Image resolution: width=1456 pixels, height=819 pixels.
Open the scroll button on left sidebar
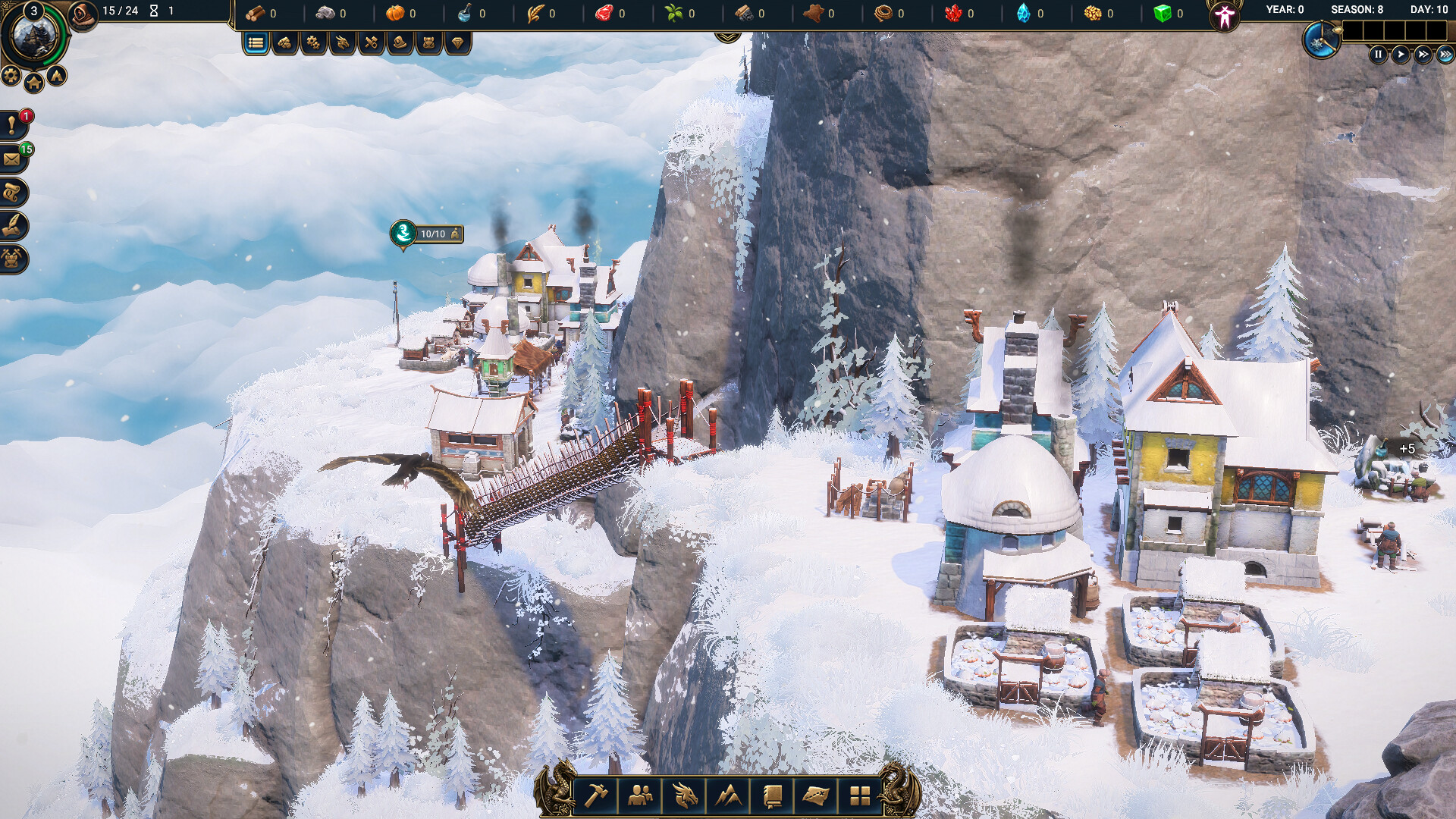pyautogui.click(x=13, y=193)
